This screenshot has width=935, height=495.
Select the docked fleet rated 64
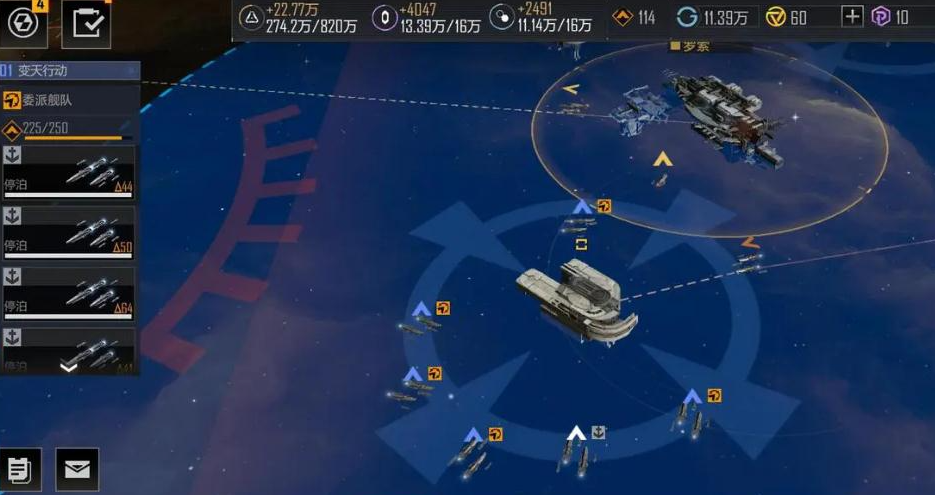pyautogui.click(x=69, y=293)
